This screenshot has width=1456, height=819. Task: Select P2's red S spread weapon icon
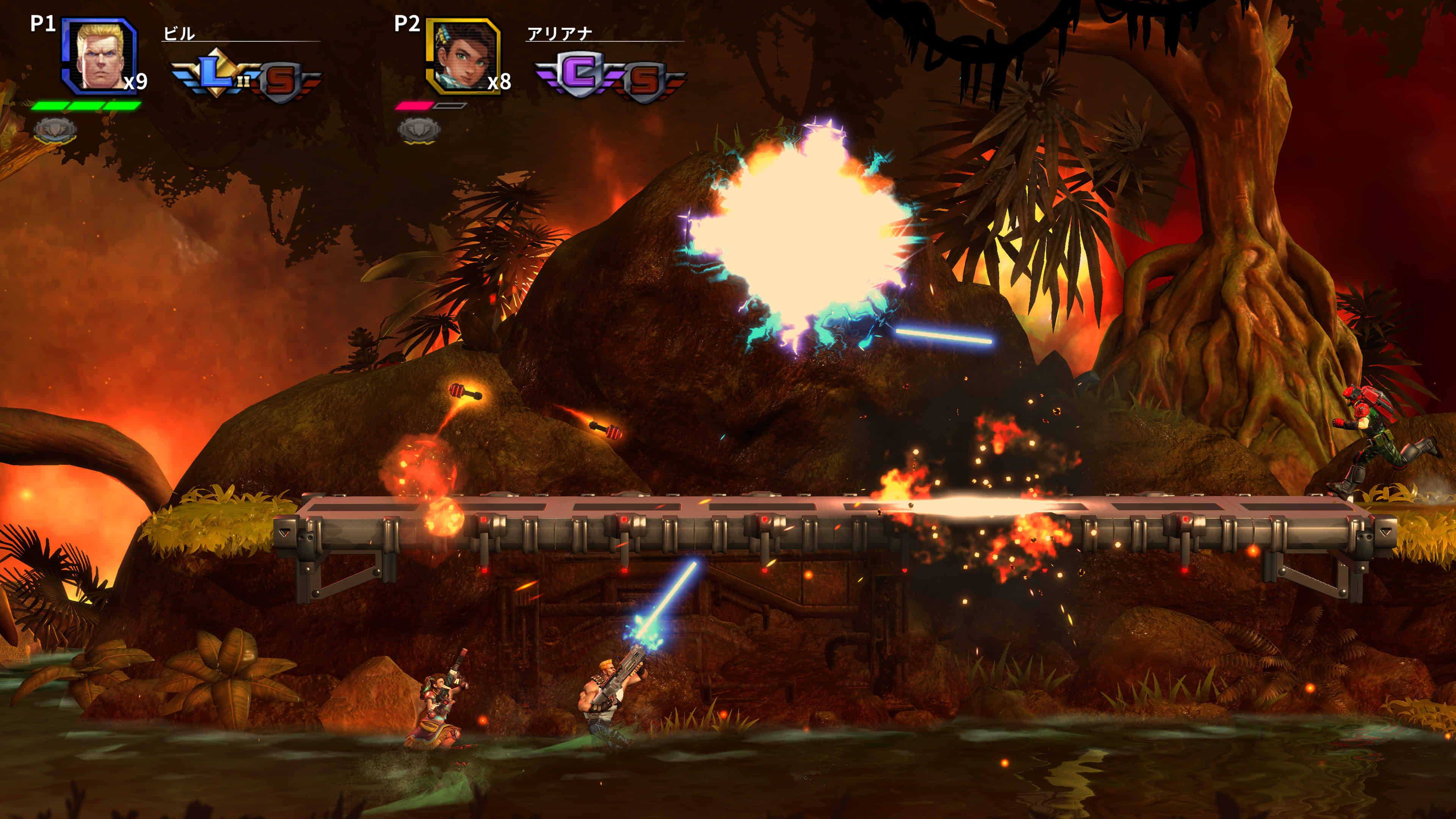coord(645,82)
